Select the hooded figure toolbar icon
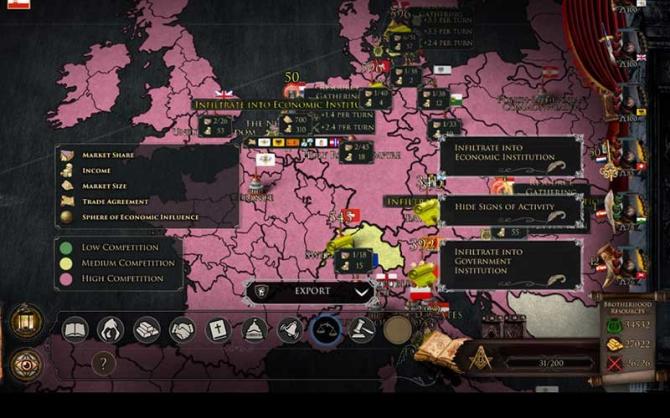Viewport: 670px width, 418px height. (111, 329)
